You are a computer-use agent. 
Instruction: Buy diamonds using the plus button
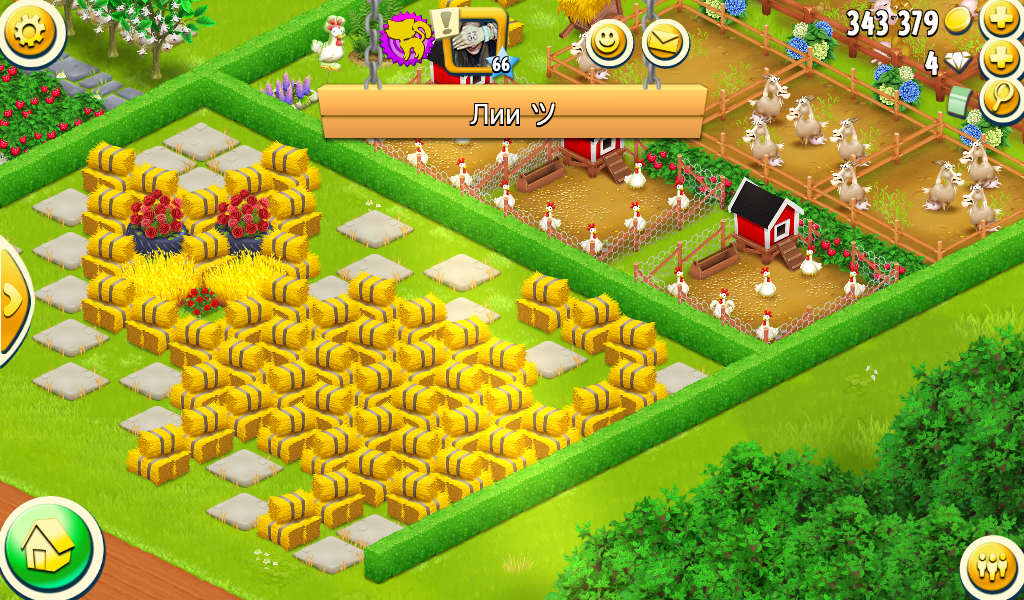click(x=1001, y=60)
